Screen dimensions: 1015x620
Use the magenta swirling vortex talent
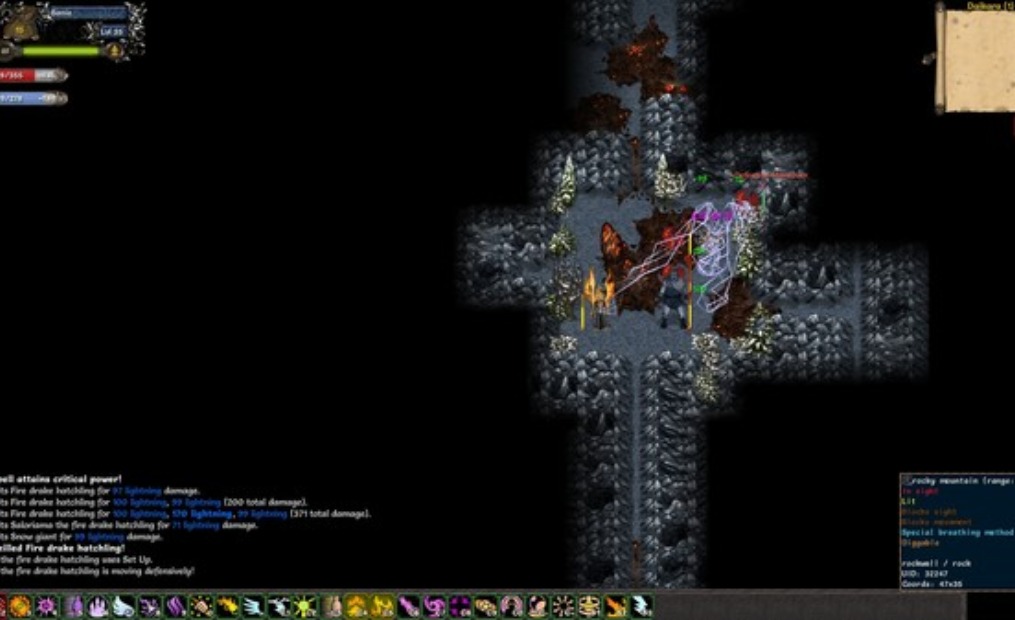pyautogui.click(x=435, y=606)
